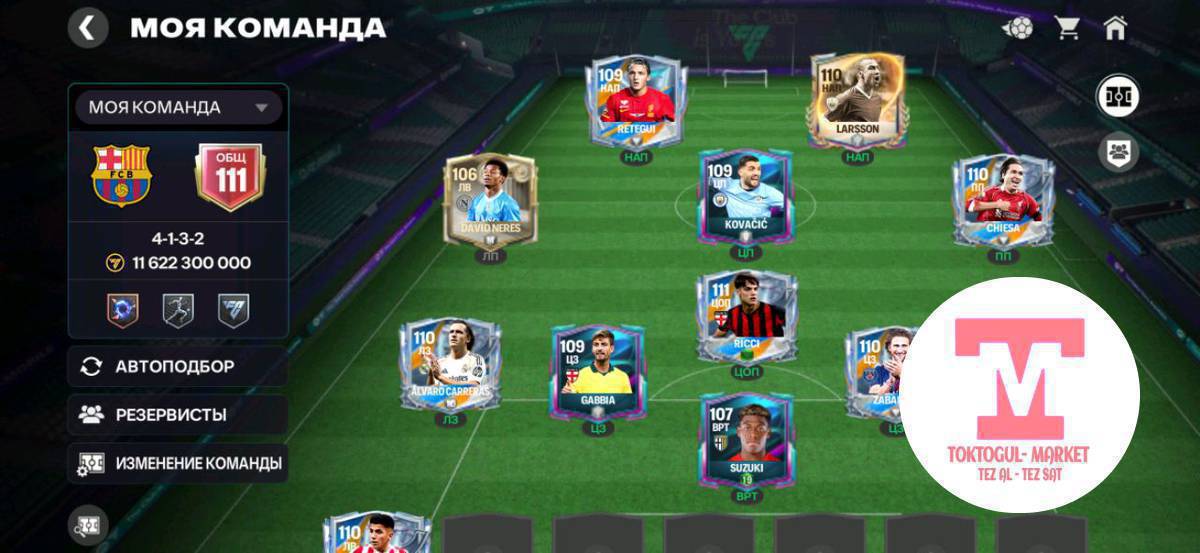Image resolution: width=1200 pixels, height=553 pixels.
Task: Select the Alvaro Carreras defender card
Action: click(450, 365)
